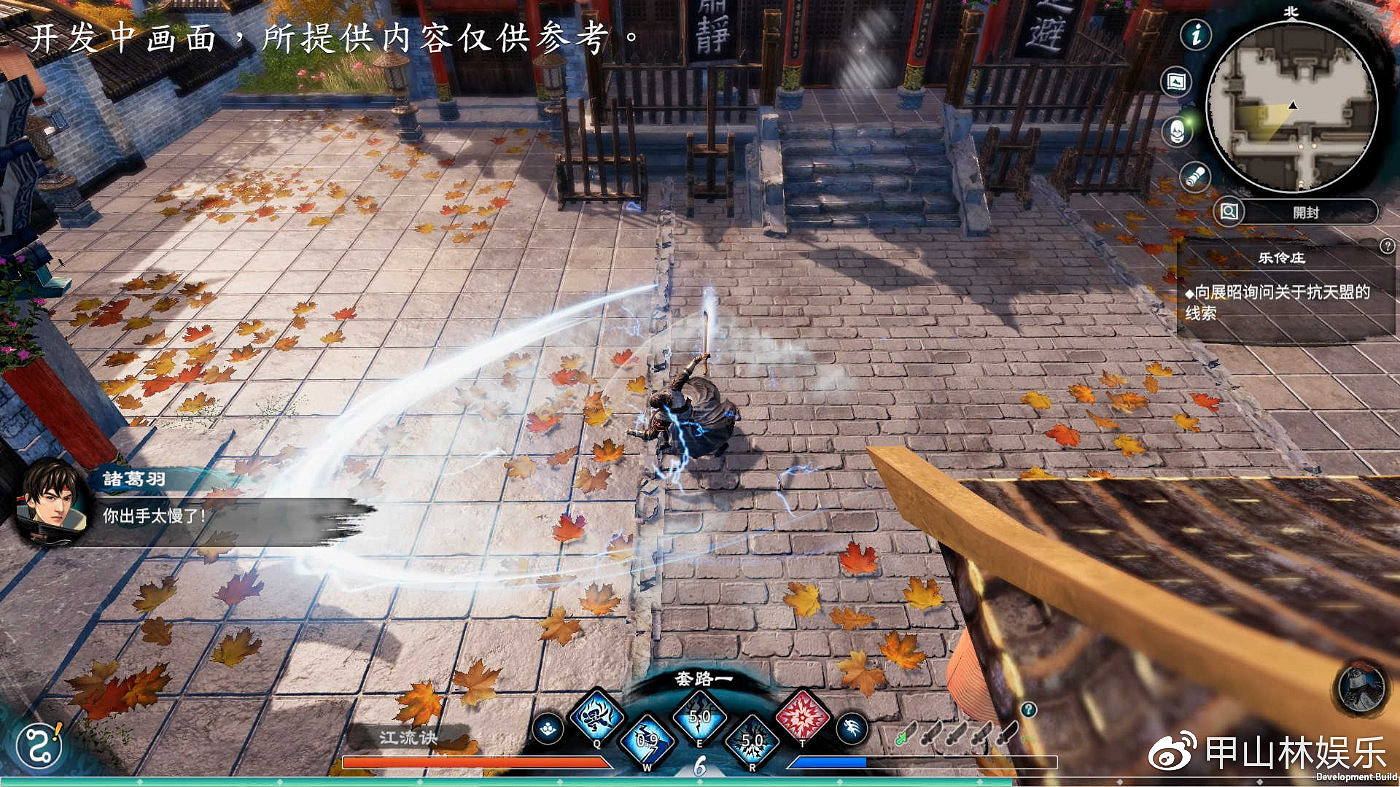Click the magnifier icon beside the 開封 label

coord(1228,211)
